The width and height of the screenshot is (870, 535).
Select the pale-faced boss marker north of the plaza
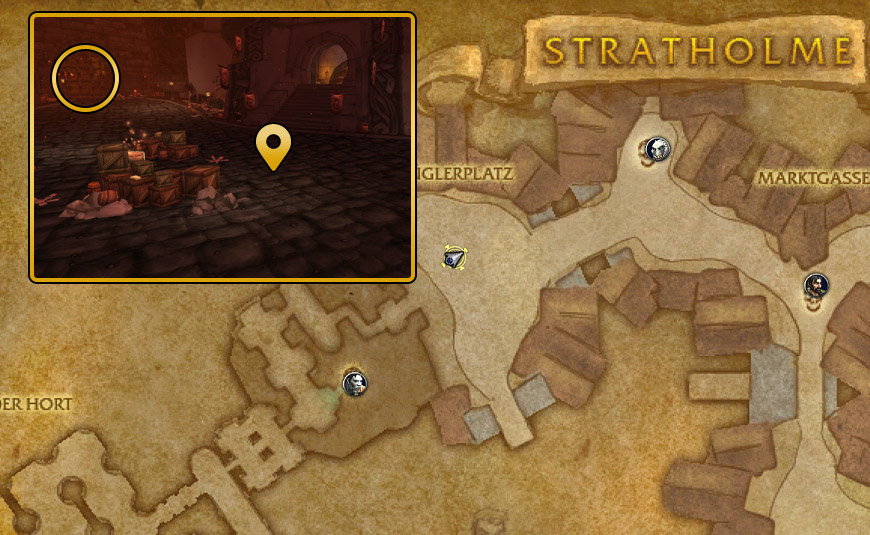tap(657, 150)
